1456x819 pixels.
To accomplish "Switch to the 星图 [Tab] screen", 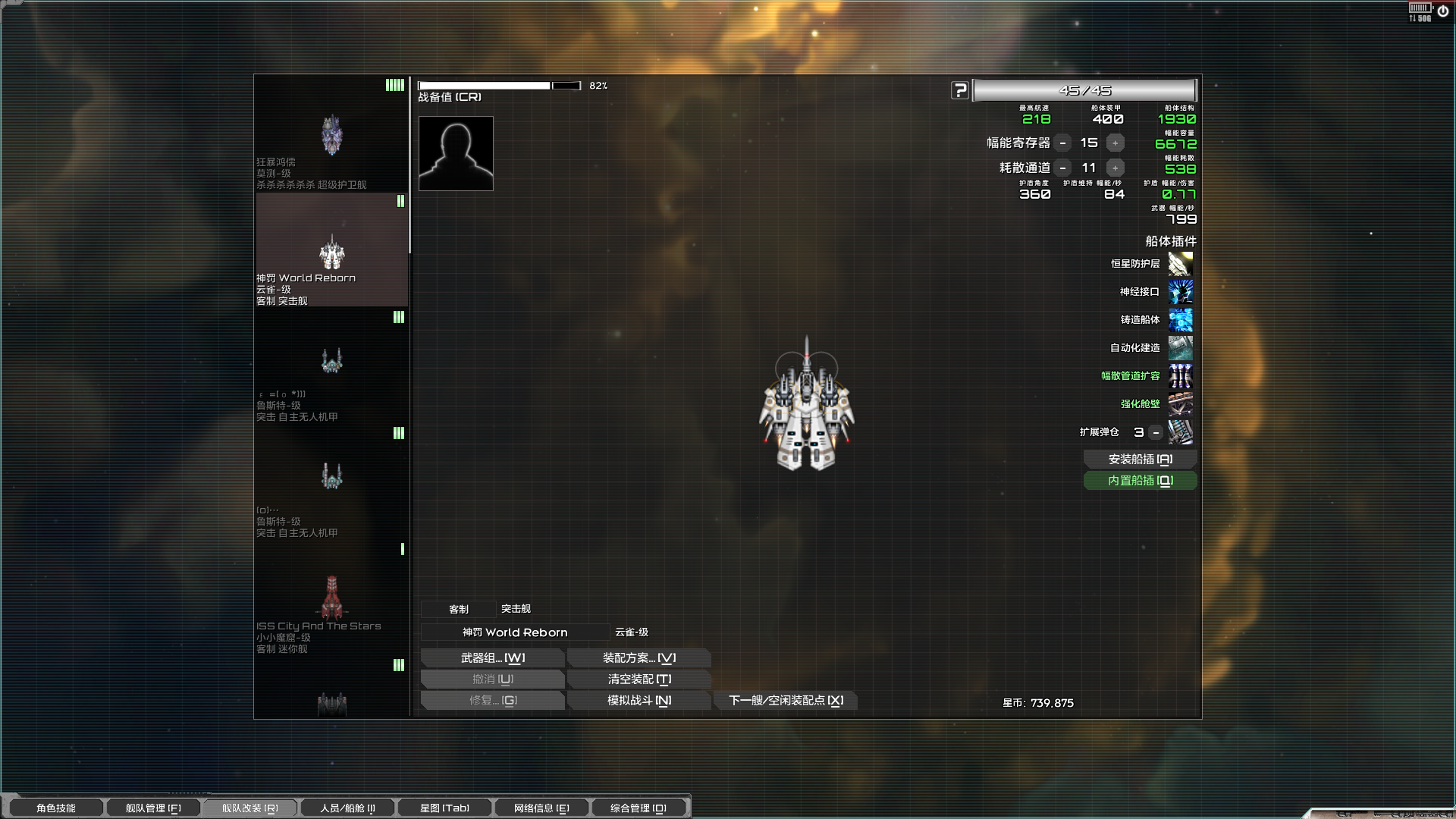I will click(444, 807).
